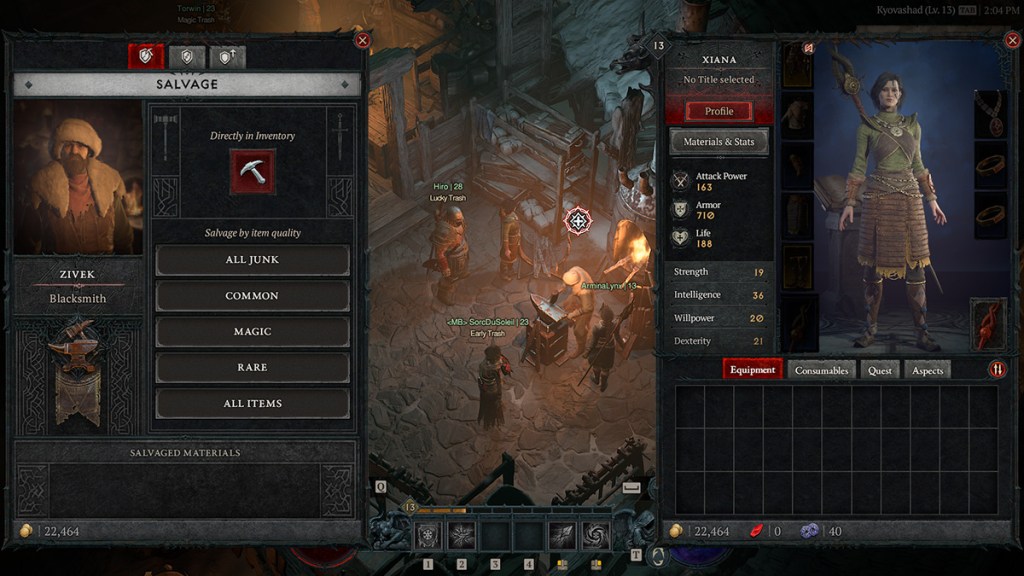The image size is (1024, 576).
Task: Select the active Salvage tab icon
Action: tap(146, 57)
